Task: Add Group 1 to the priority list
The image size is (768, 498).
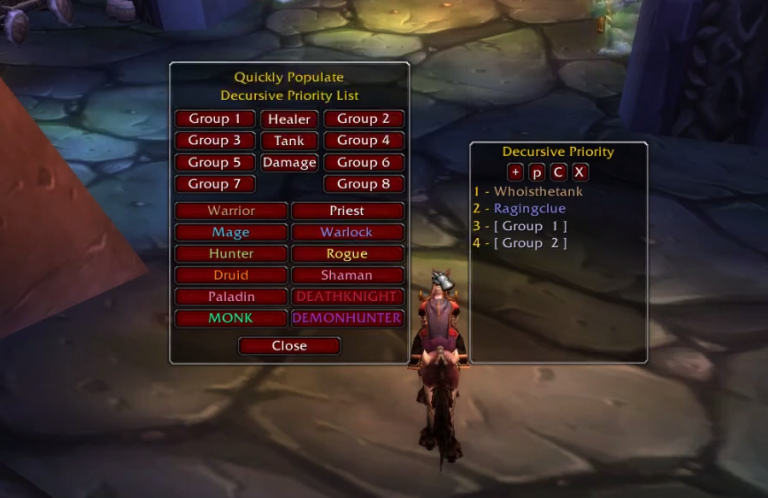Action: click(x=215, y=119)
